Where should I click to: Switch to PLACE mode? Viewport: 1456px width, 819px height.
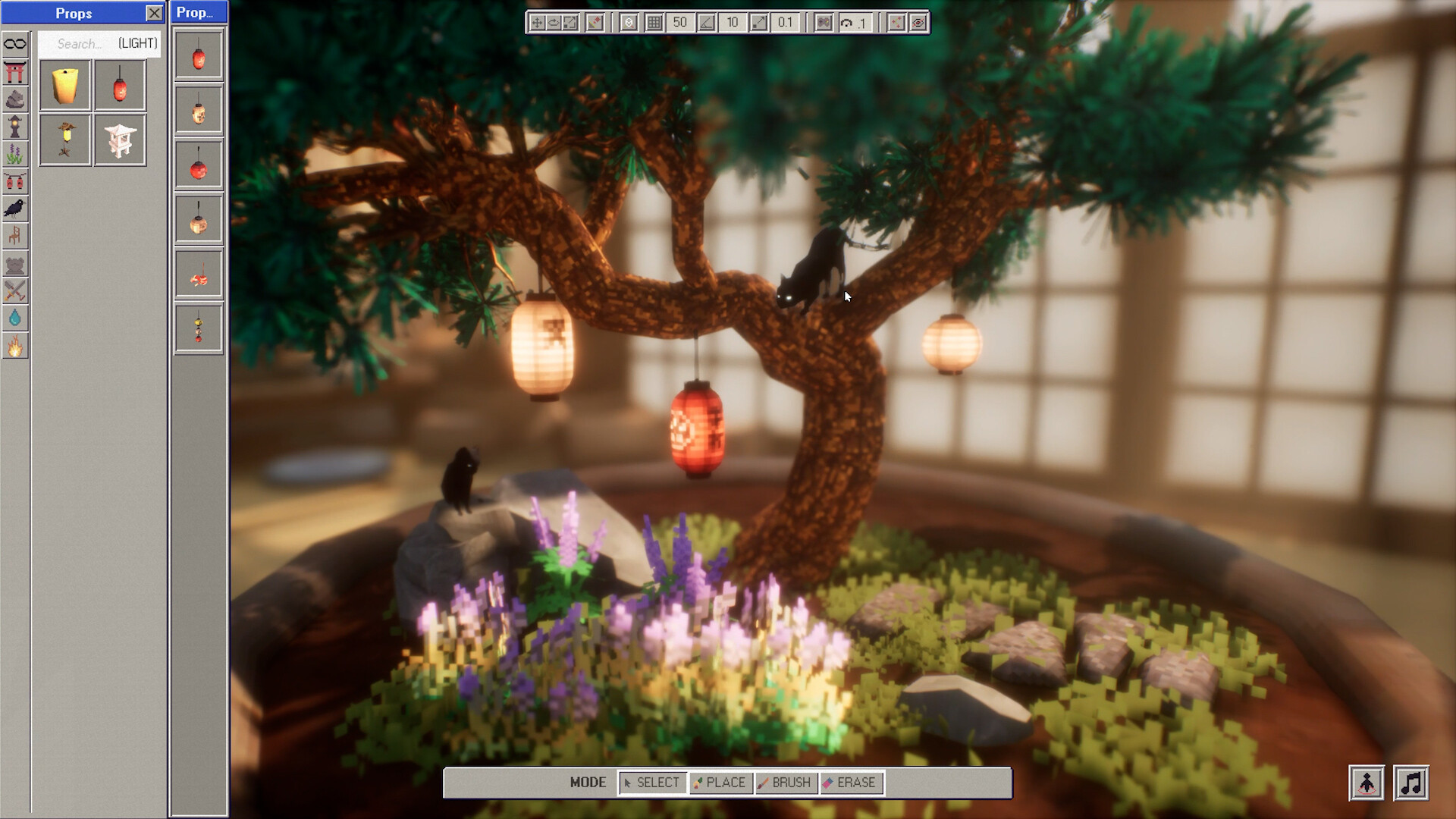pos(719,783)
